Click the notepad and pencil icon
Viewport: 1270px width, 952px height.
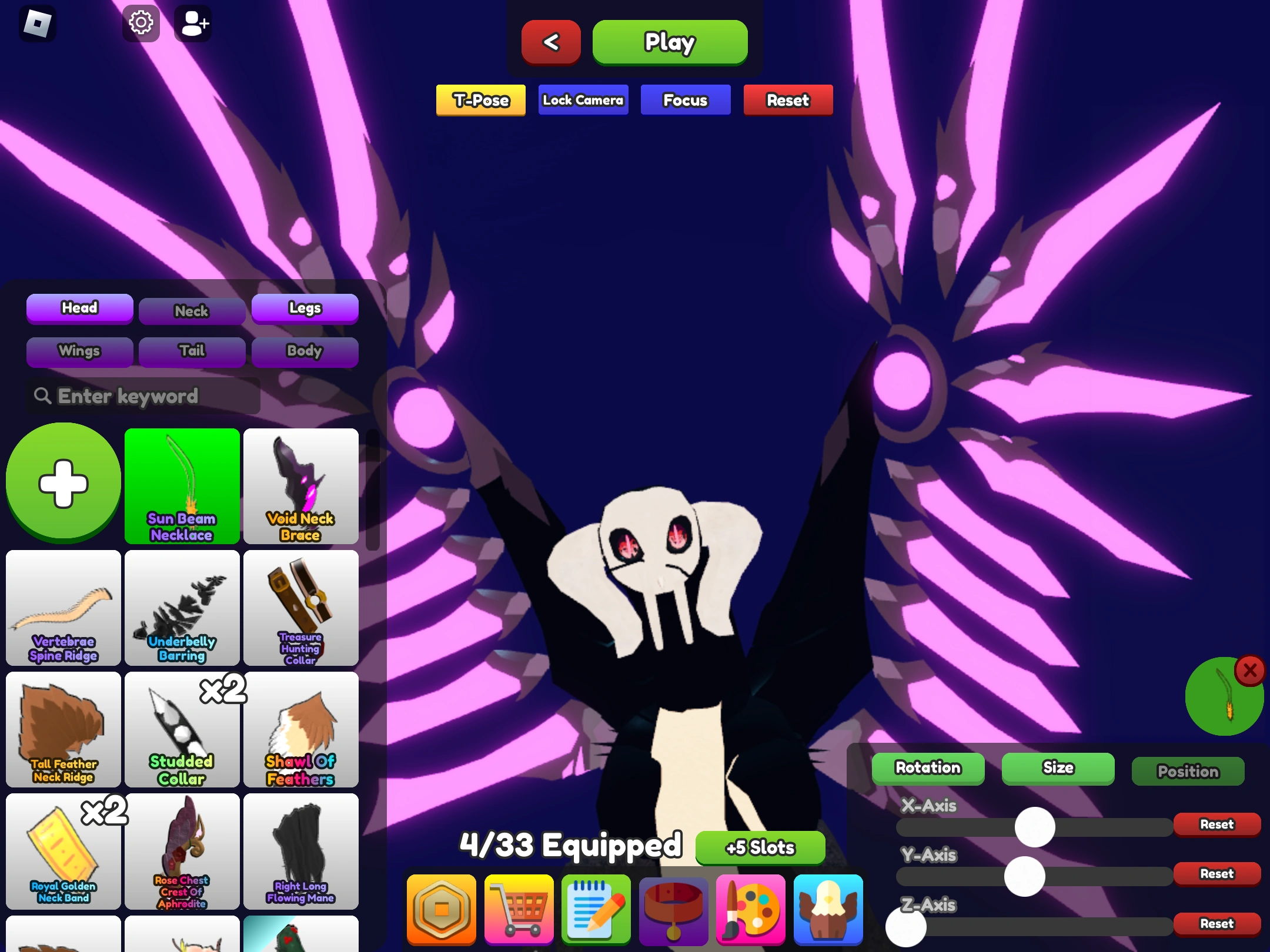coord(596,910)
